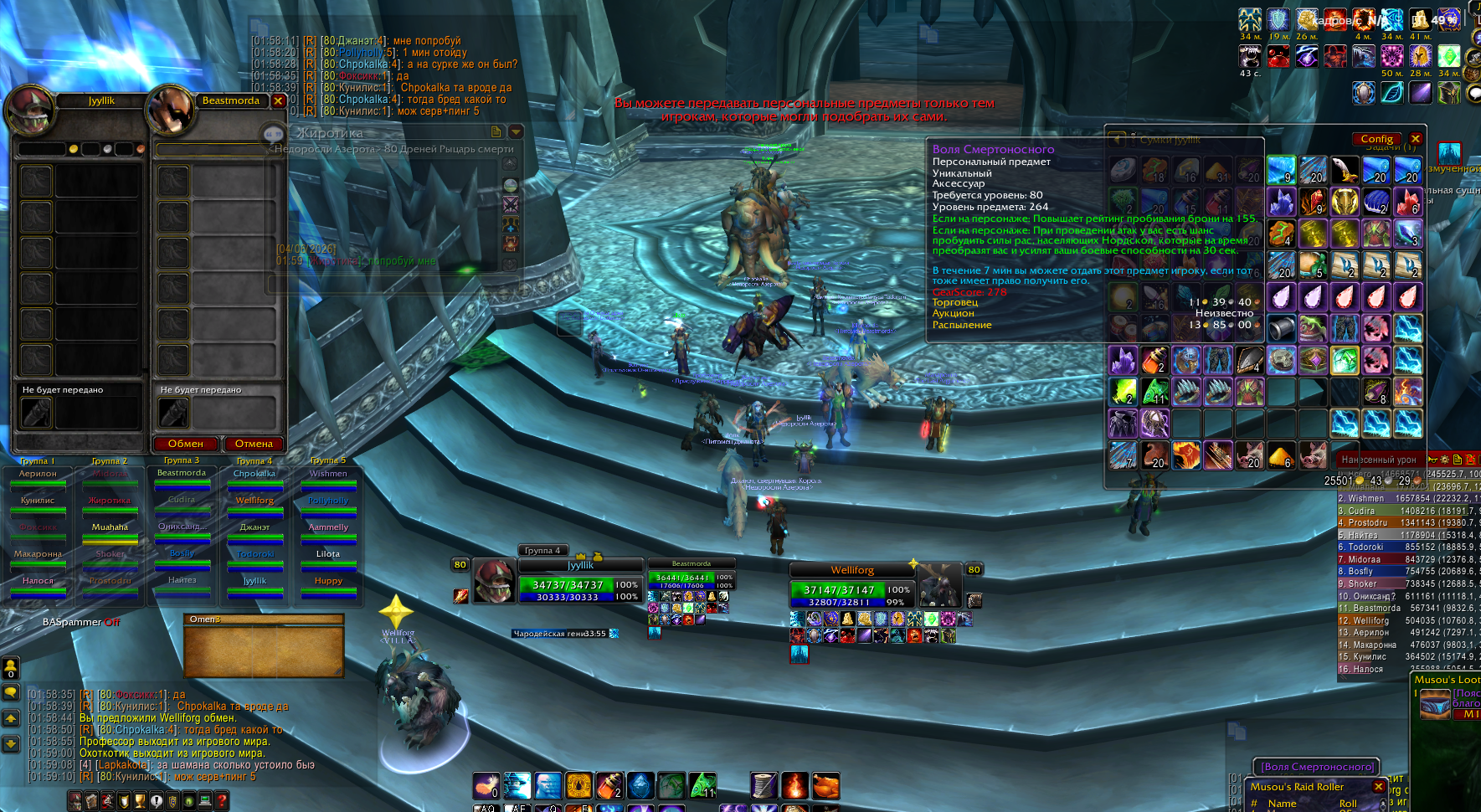Select the green gem item in the bag
This screenshot has width=1481, height=812.
coord(1345,361)
